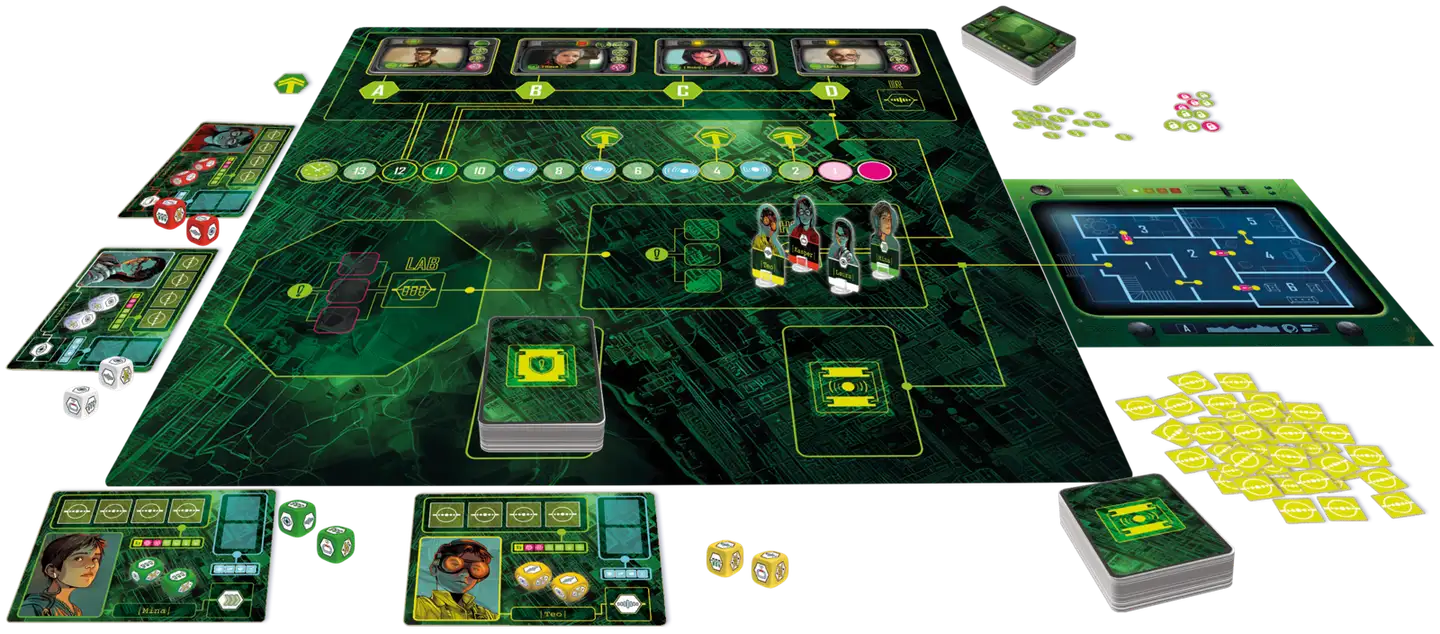This screenshot has width=1440, height=634.
Task: Select round track space 10
Action: (x=479, y=171)
